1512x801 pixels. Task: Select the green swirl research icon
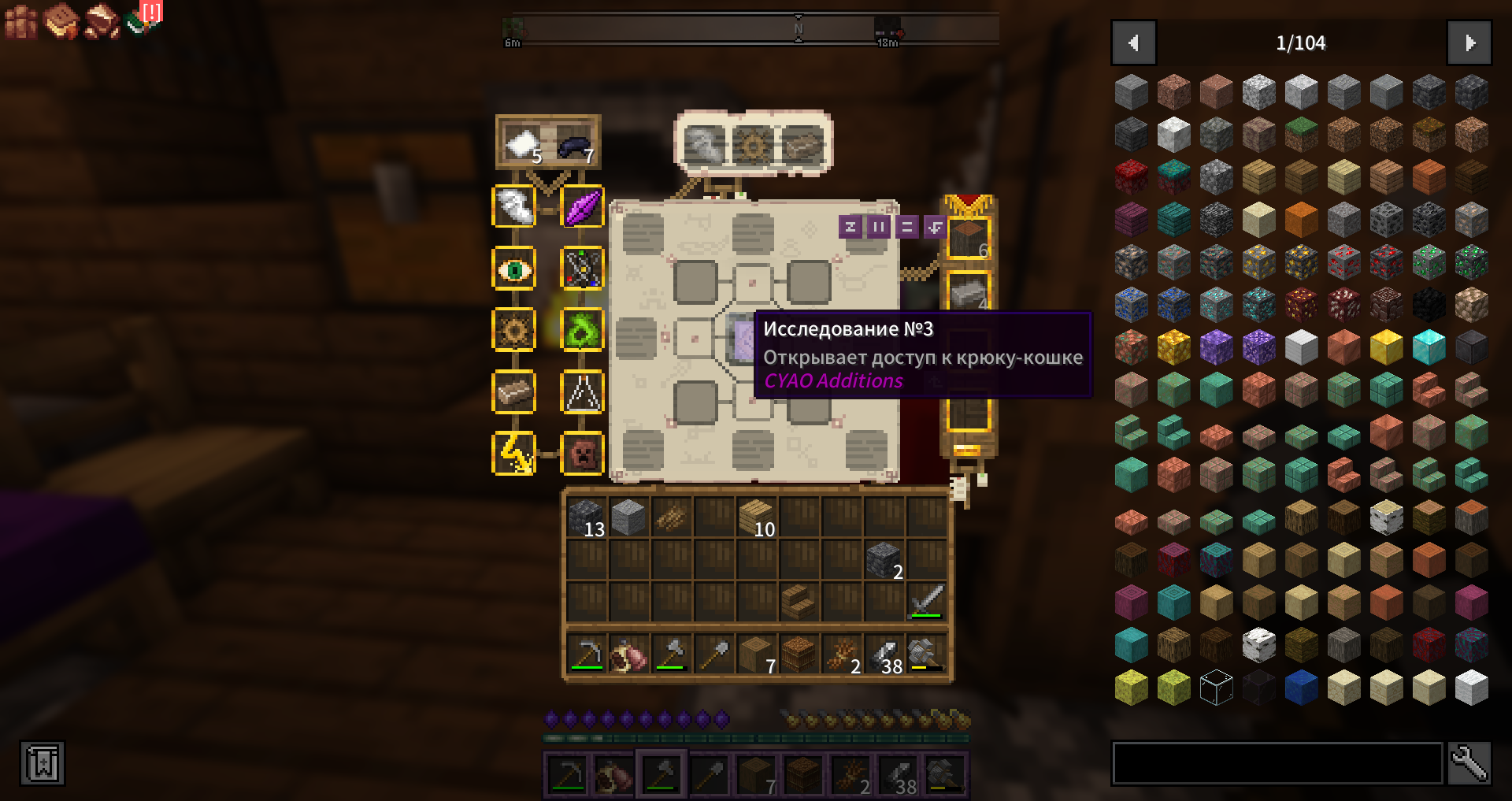coord(582,331)
